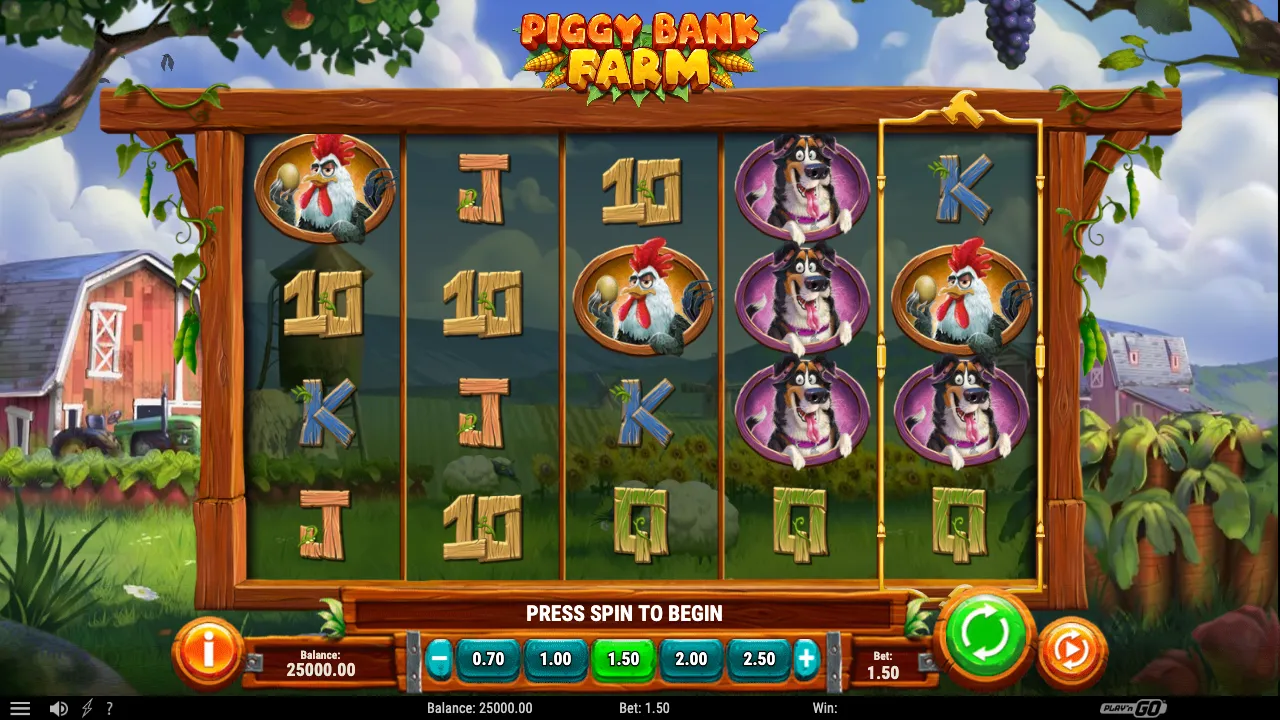Viewport: 1280px width, 720px height.
Task: Increase bet with the plus button
Action: (808, 659)
